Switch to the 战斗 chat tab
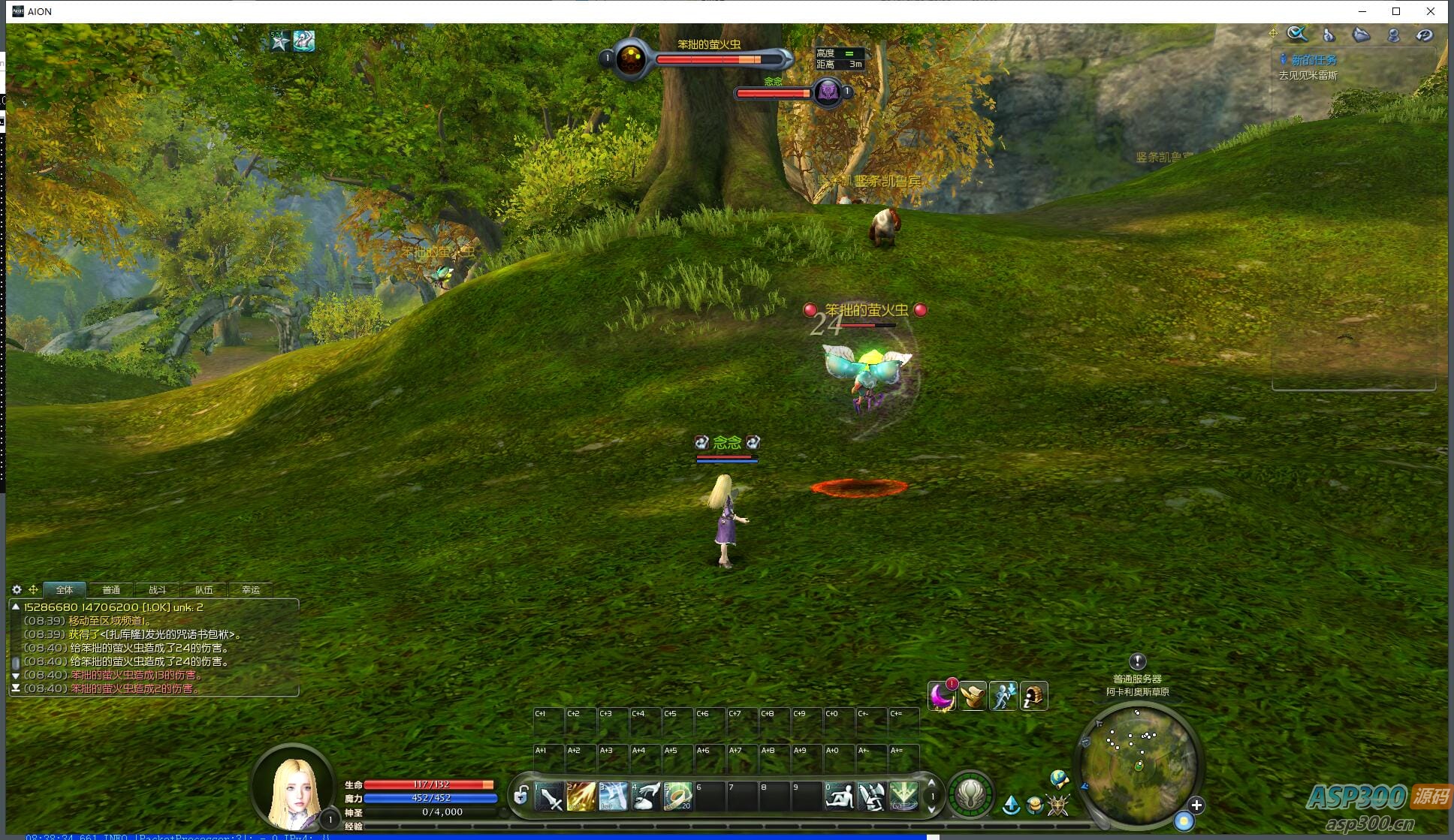 point(157,590)
